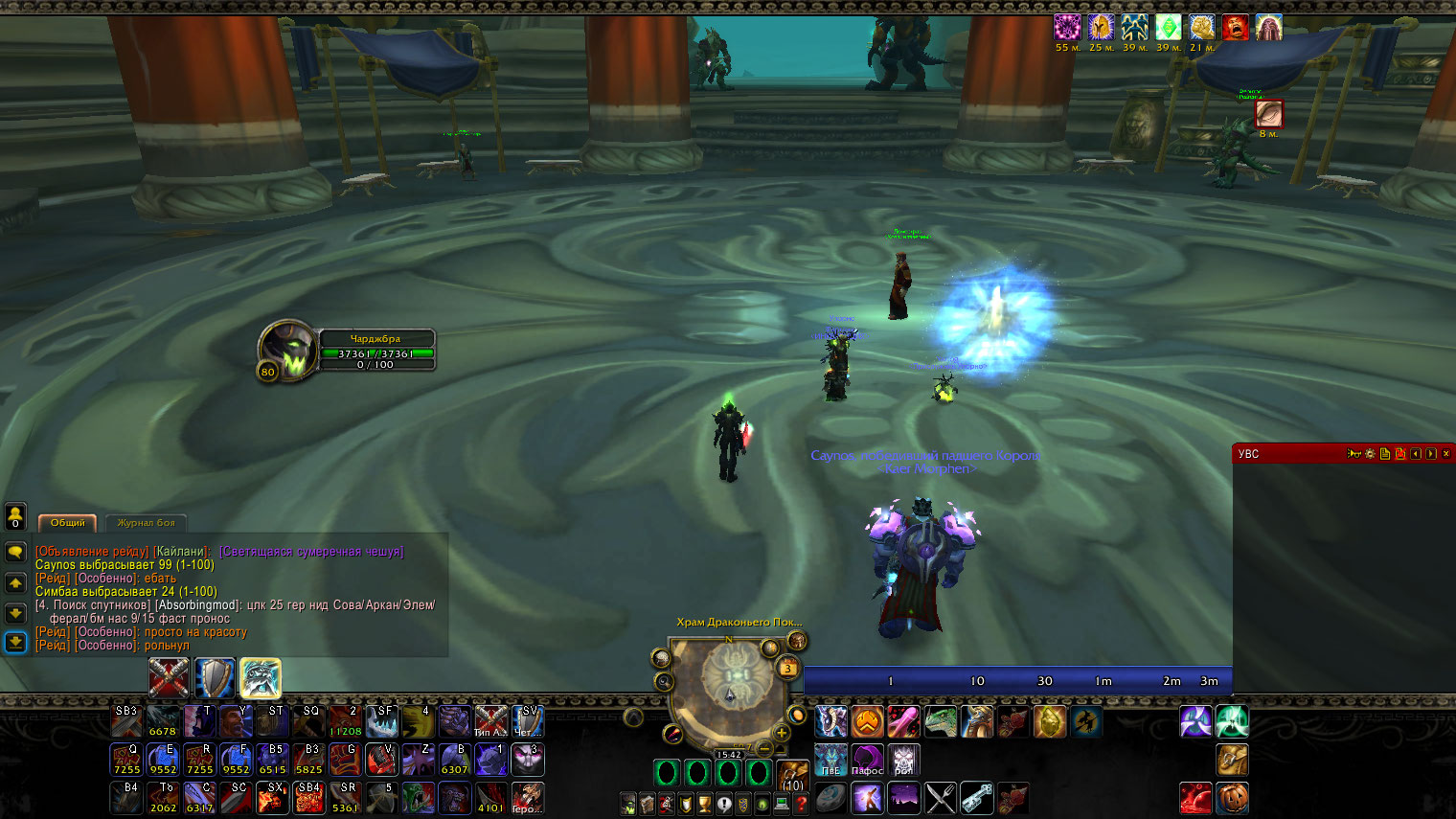1456x819 pixels.
Task: Use the jack-o-lantern pumpkin item
Action: pos(1233,797)
